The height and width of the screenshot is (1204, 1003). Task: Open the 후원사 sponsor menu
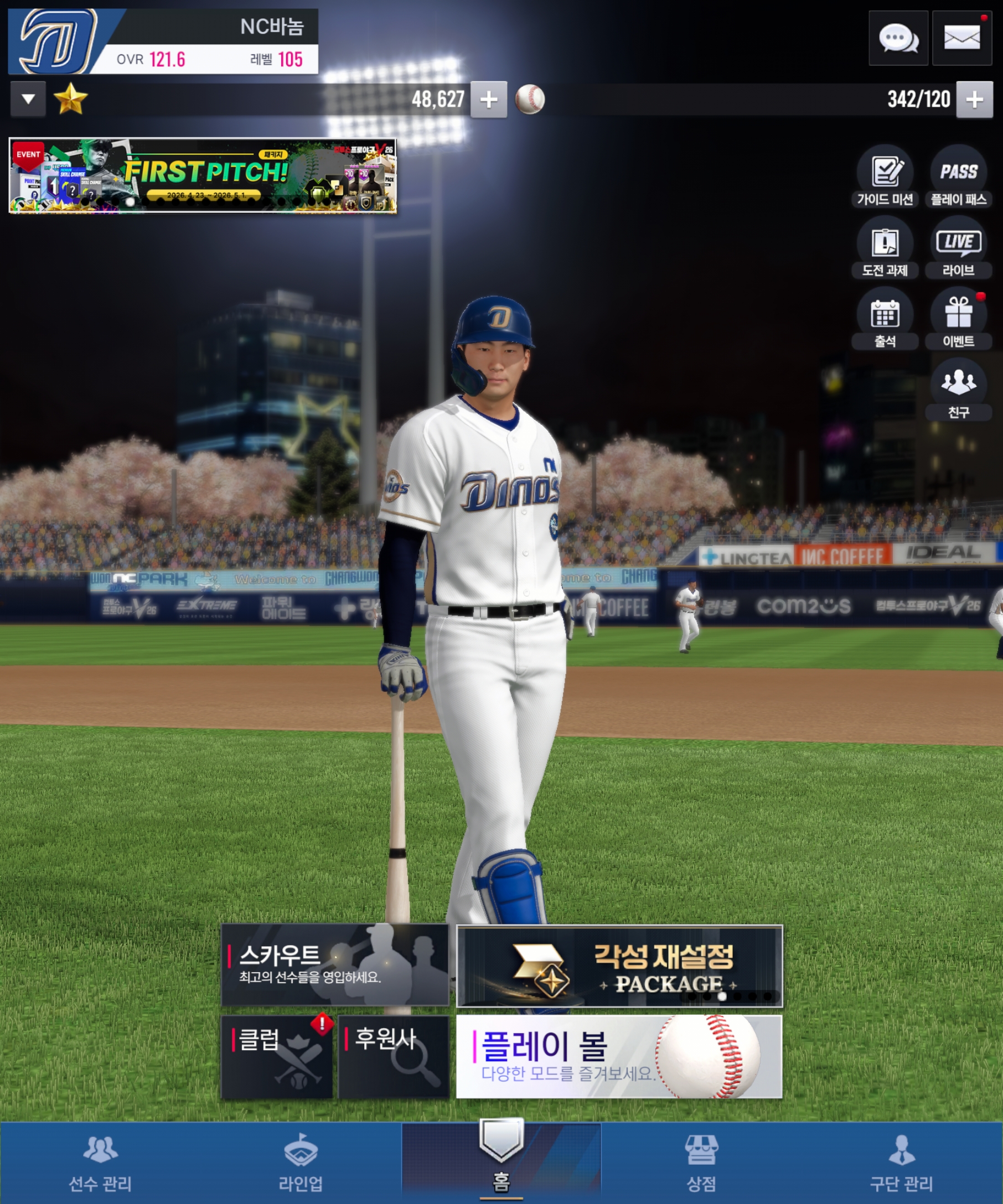click(x=394, y=1057)
